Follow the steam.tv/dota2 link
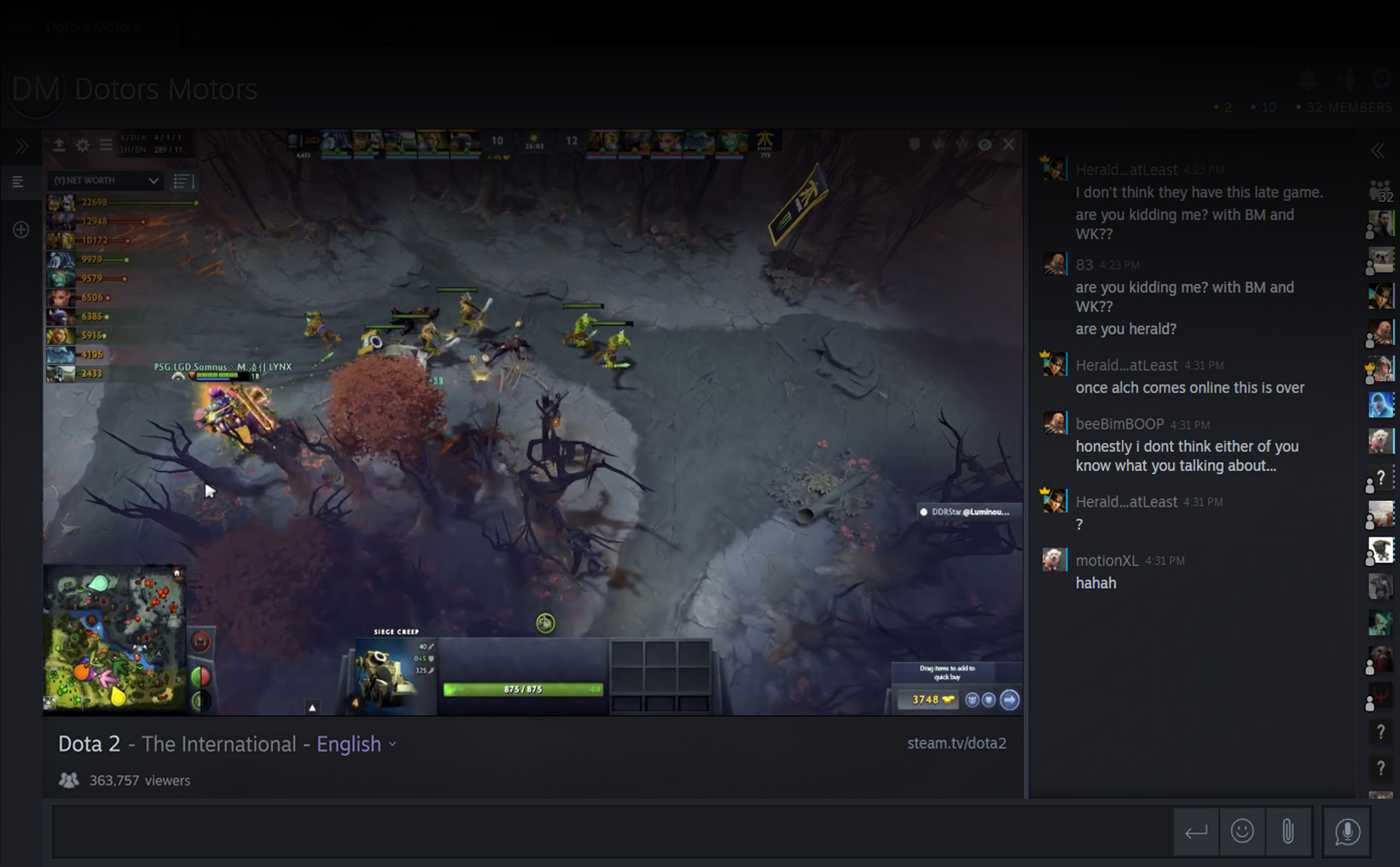 pos(956,743)
